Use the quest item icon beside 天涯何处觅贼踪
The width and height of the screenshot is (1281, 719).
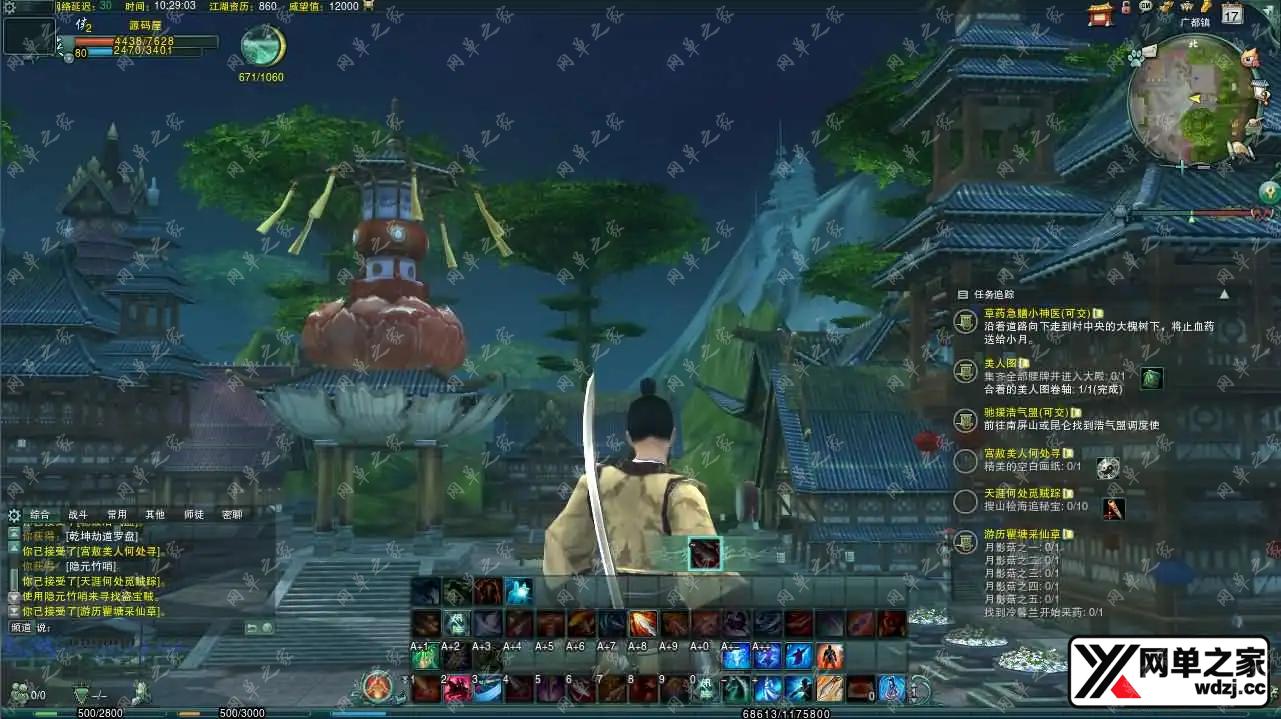coord(1113,509)
